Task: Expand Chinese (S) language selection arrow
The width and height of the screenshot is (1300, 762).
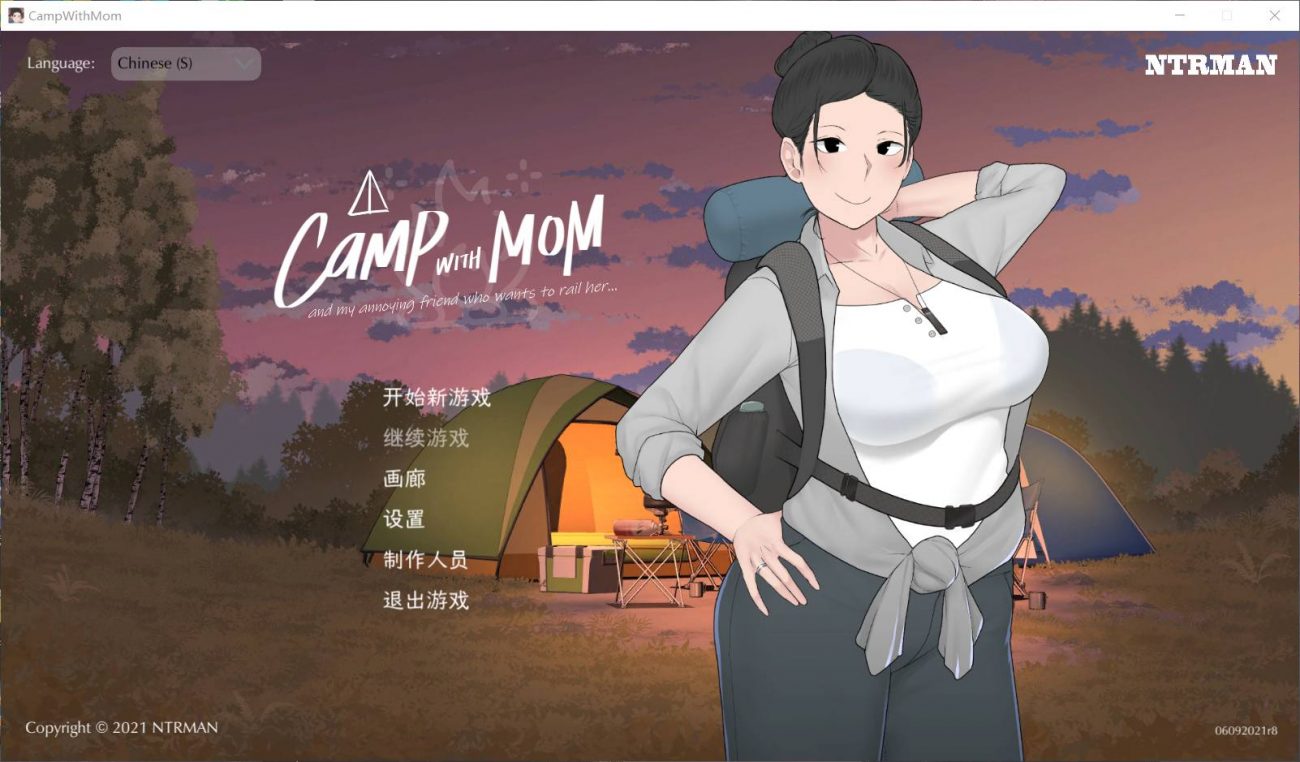Action: point(243,63)
